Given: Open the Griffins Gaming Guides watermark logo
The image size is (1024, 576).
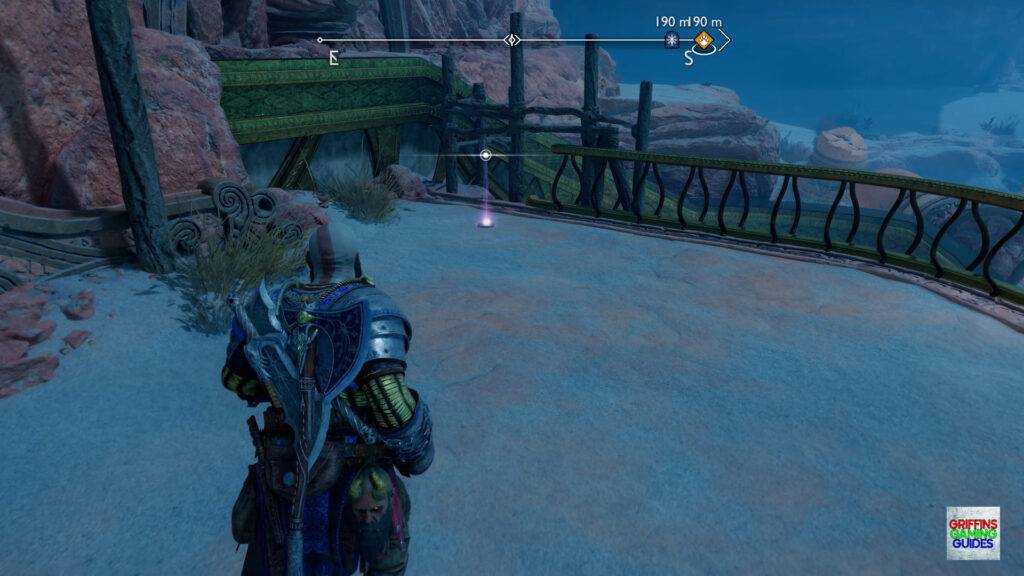Looking at the screenshot, I should click(x=972, y=532).
